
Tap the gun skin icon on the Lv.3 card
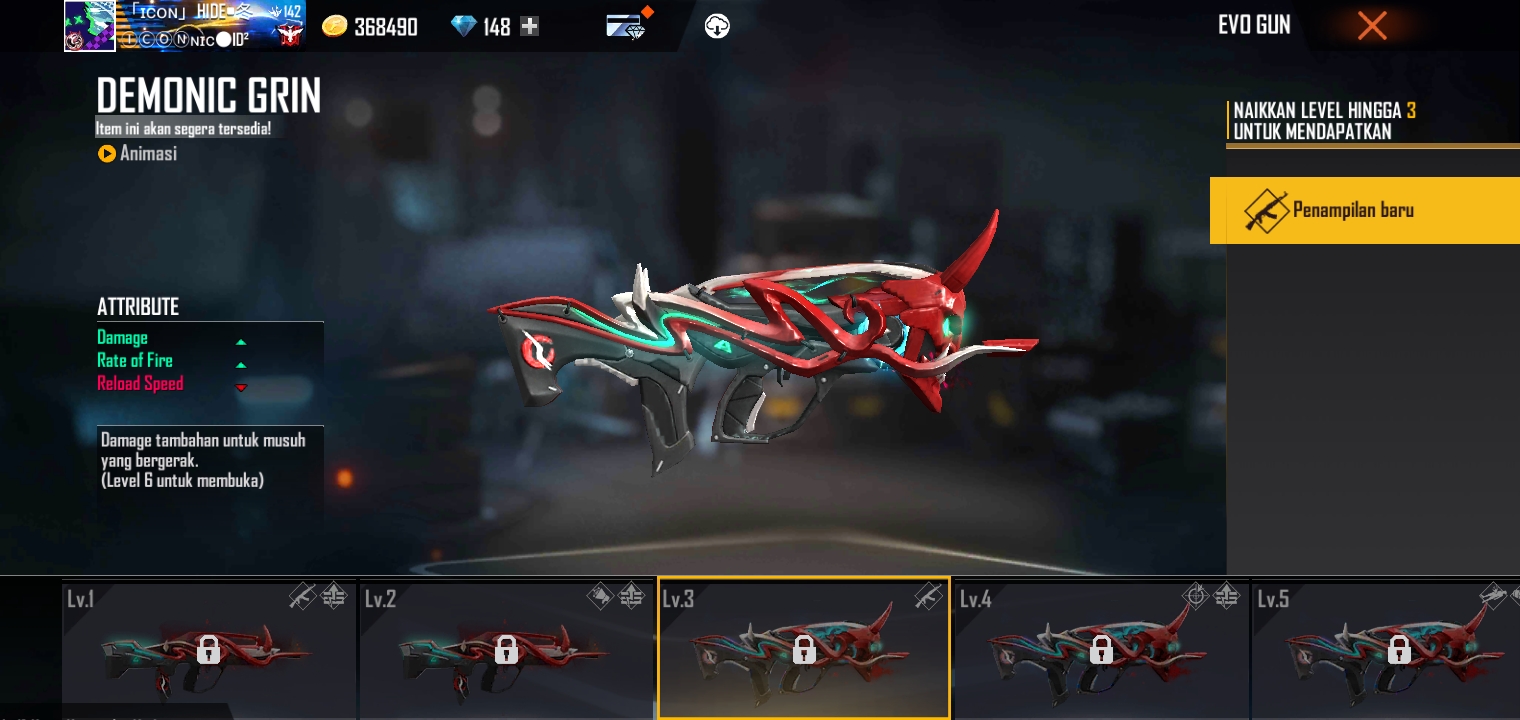click(x=928, y=596)
